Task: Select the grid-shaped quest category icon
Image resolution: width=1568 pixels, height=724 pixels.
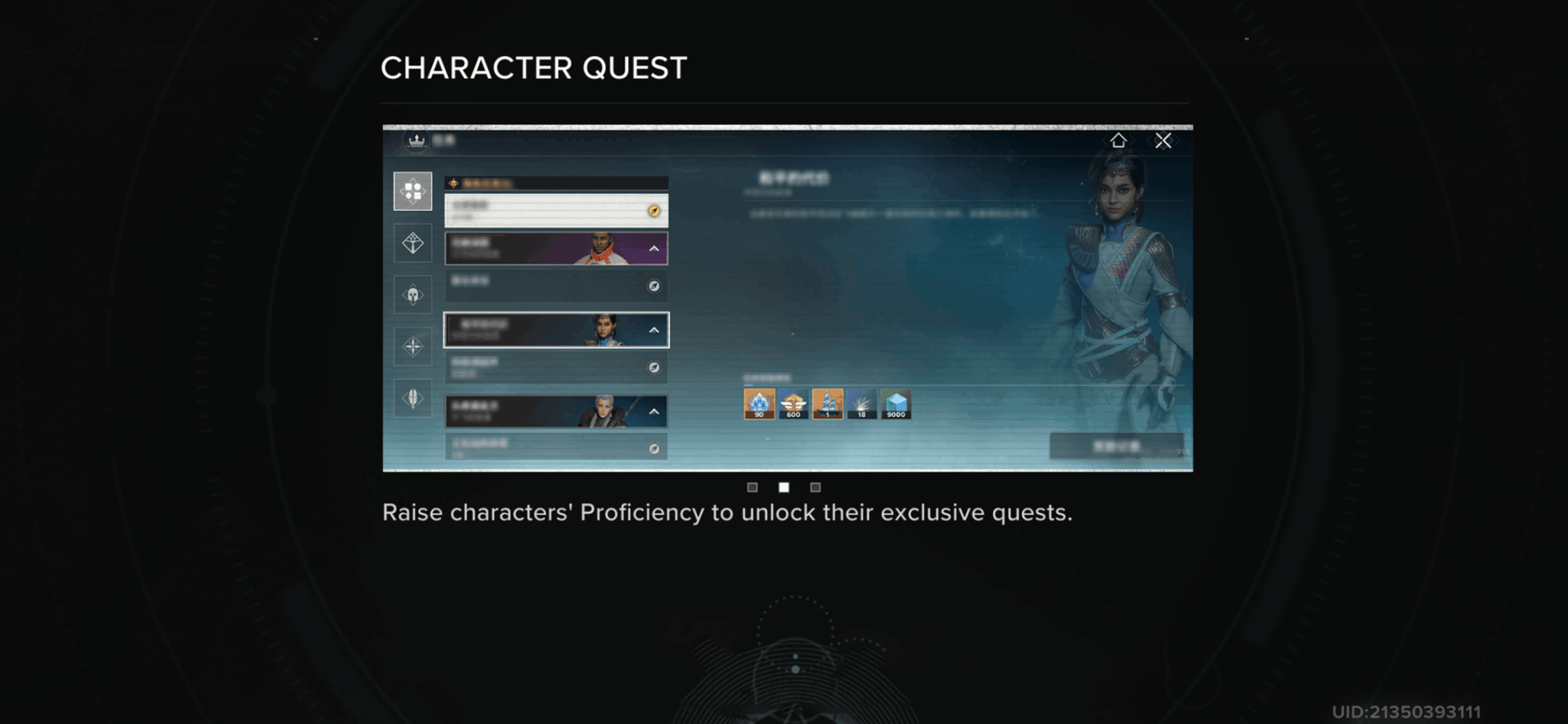Action: point(413,191)
